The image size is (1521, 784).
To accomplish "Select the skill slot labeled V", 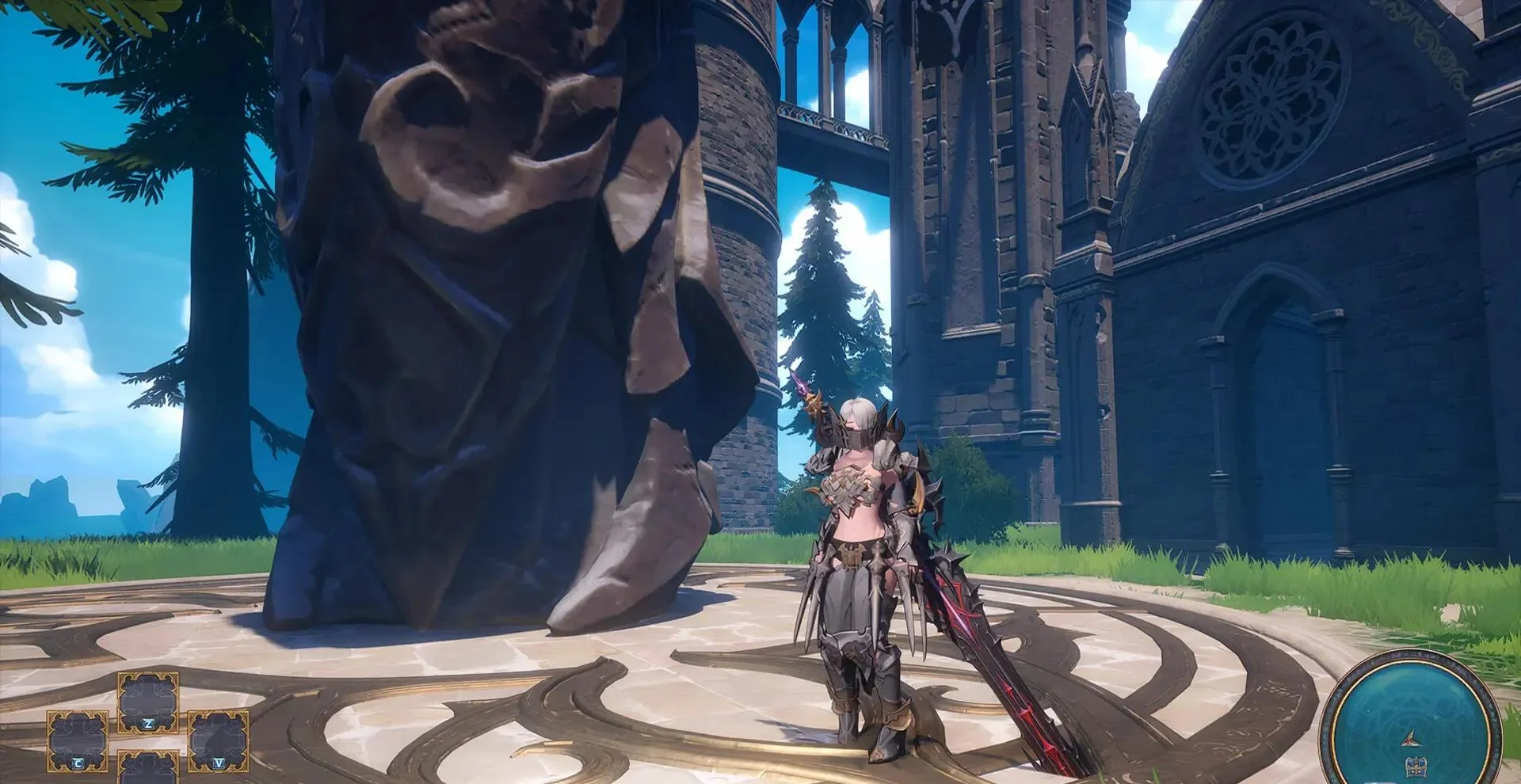I will click(x=218, y=740).
